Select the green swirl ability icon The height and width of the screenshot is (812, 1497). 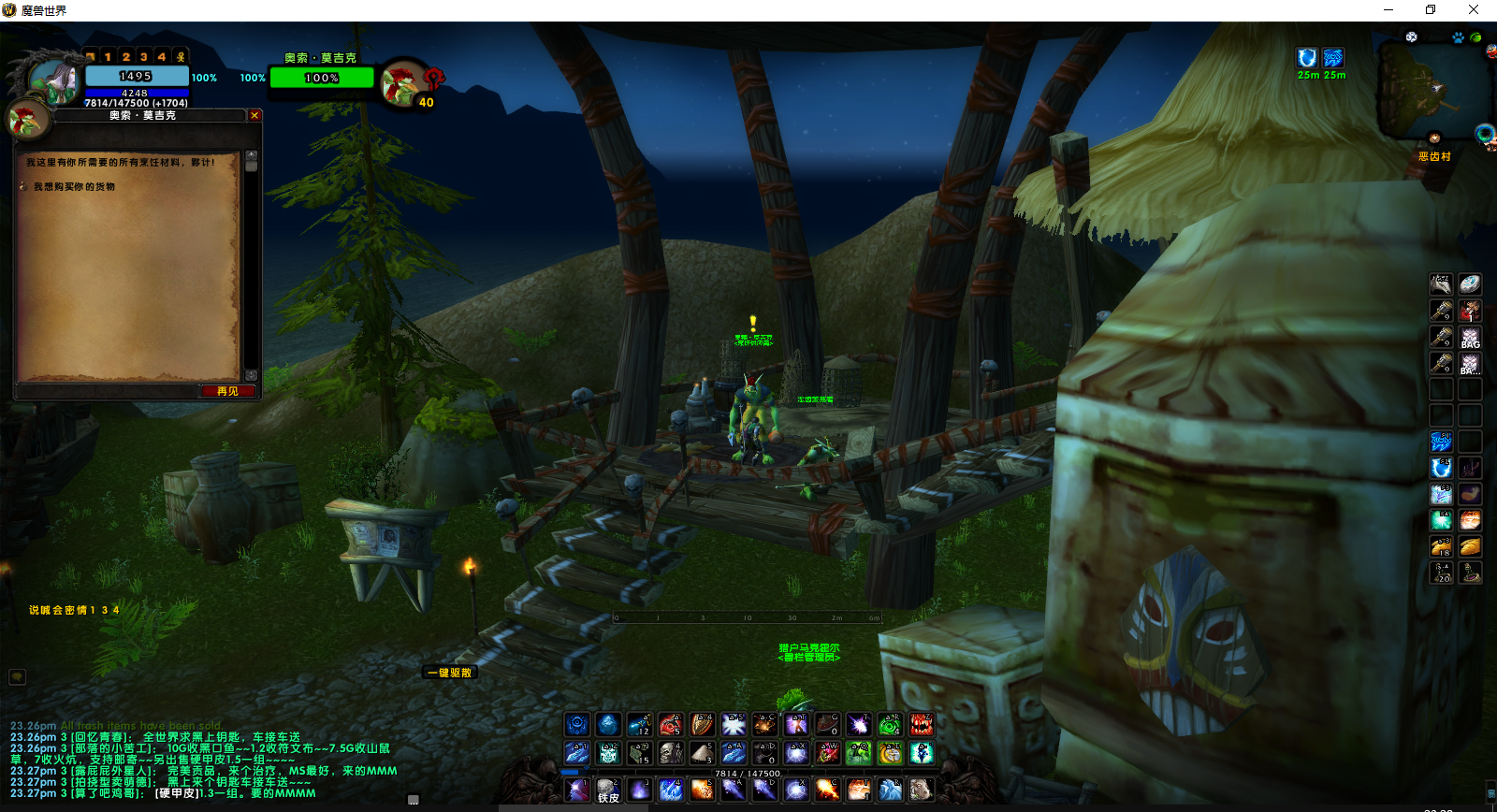click(889, 724)
